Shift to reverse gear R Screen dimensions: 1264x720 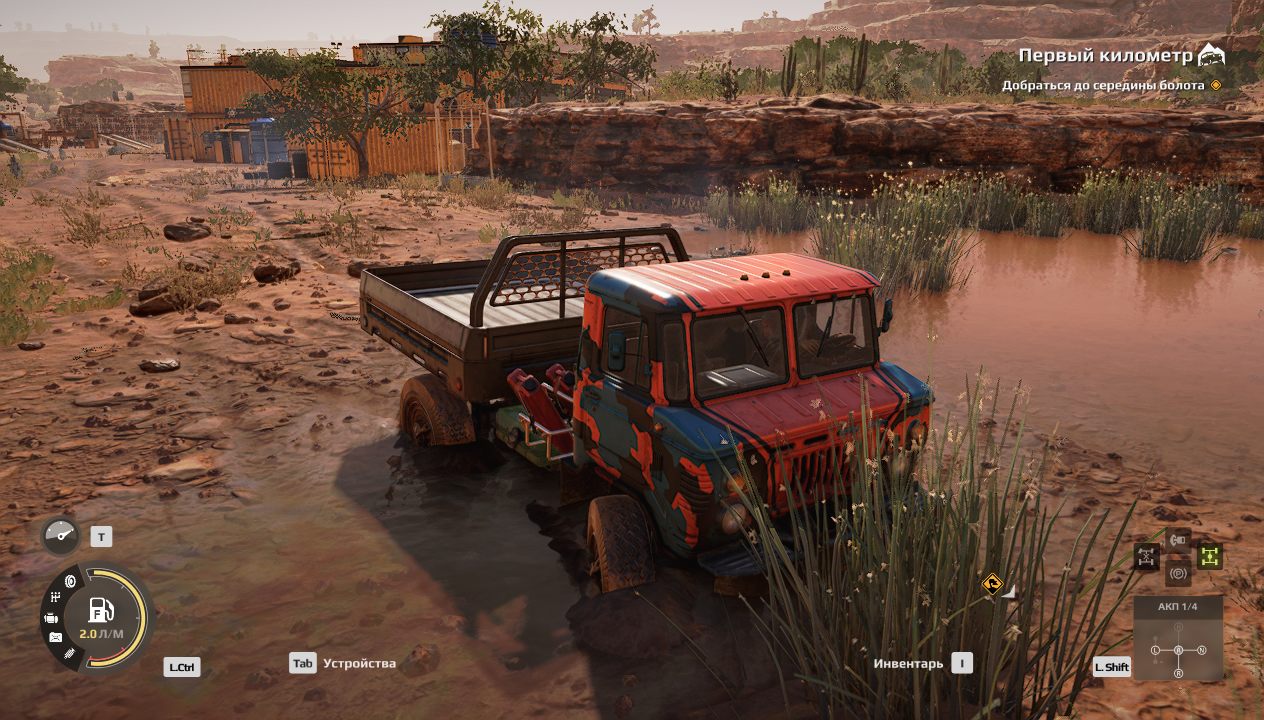point(1178,673)
